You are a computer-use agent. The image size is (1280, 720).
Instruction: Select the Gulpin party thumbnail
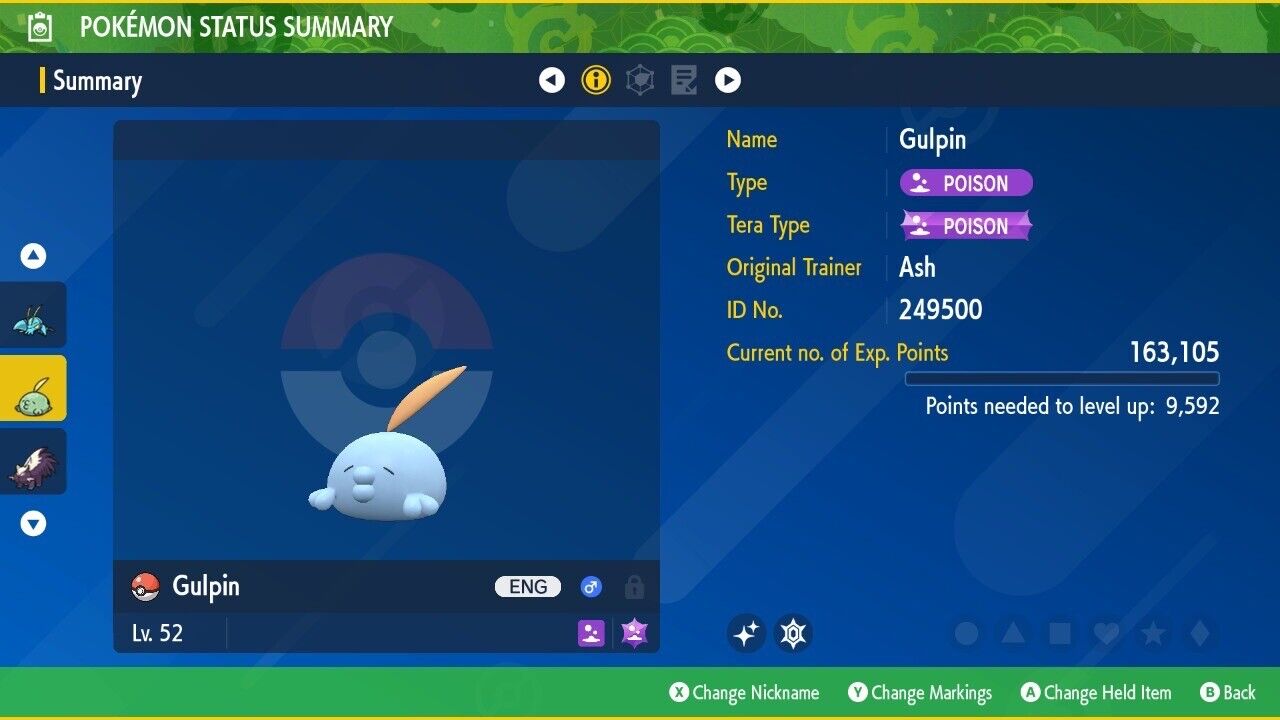[34, 388]
